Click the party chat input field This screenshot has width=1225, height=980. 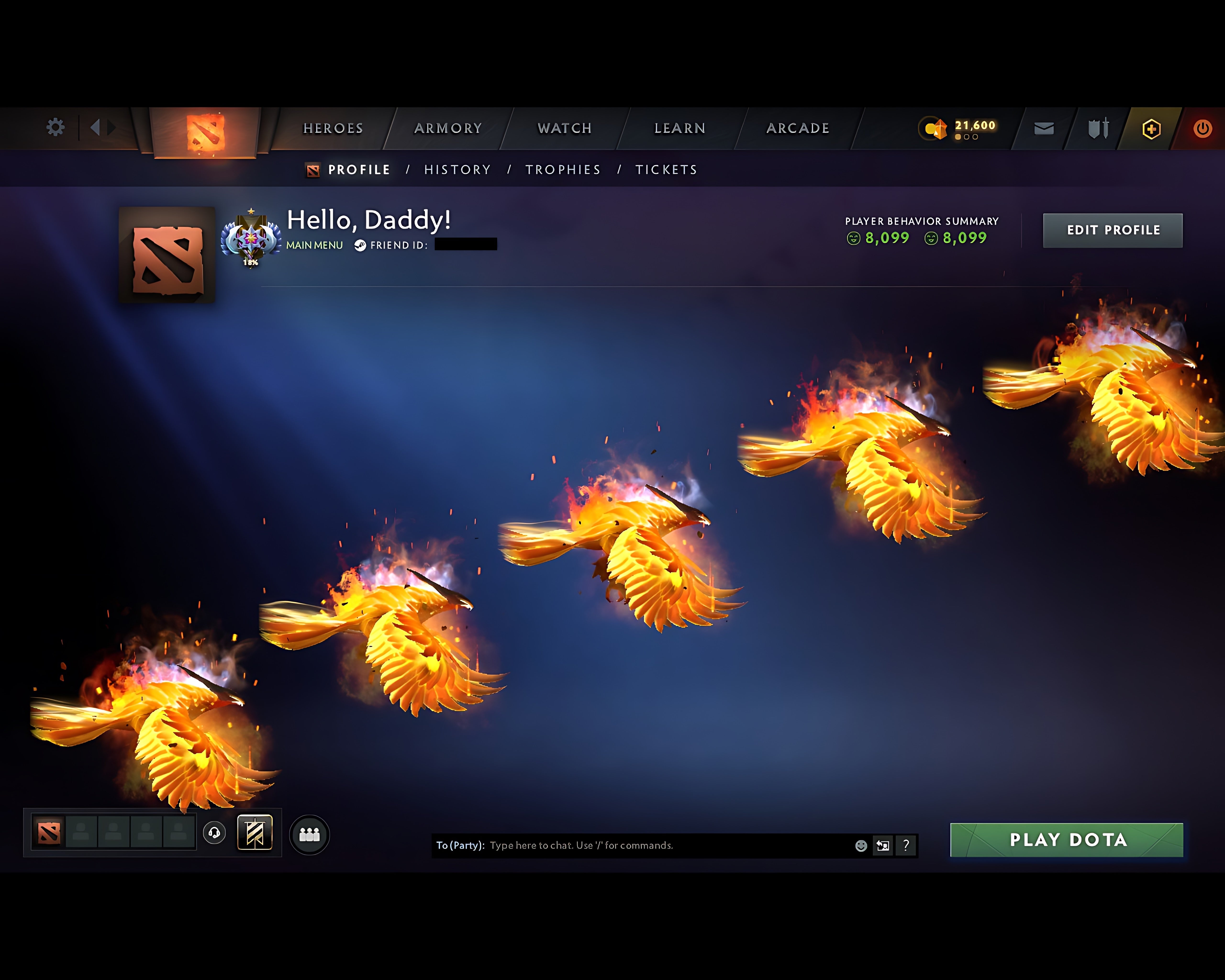click(x=653, y=845)
